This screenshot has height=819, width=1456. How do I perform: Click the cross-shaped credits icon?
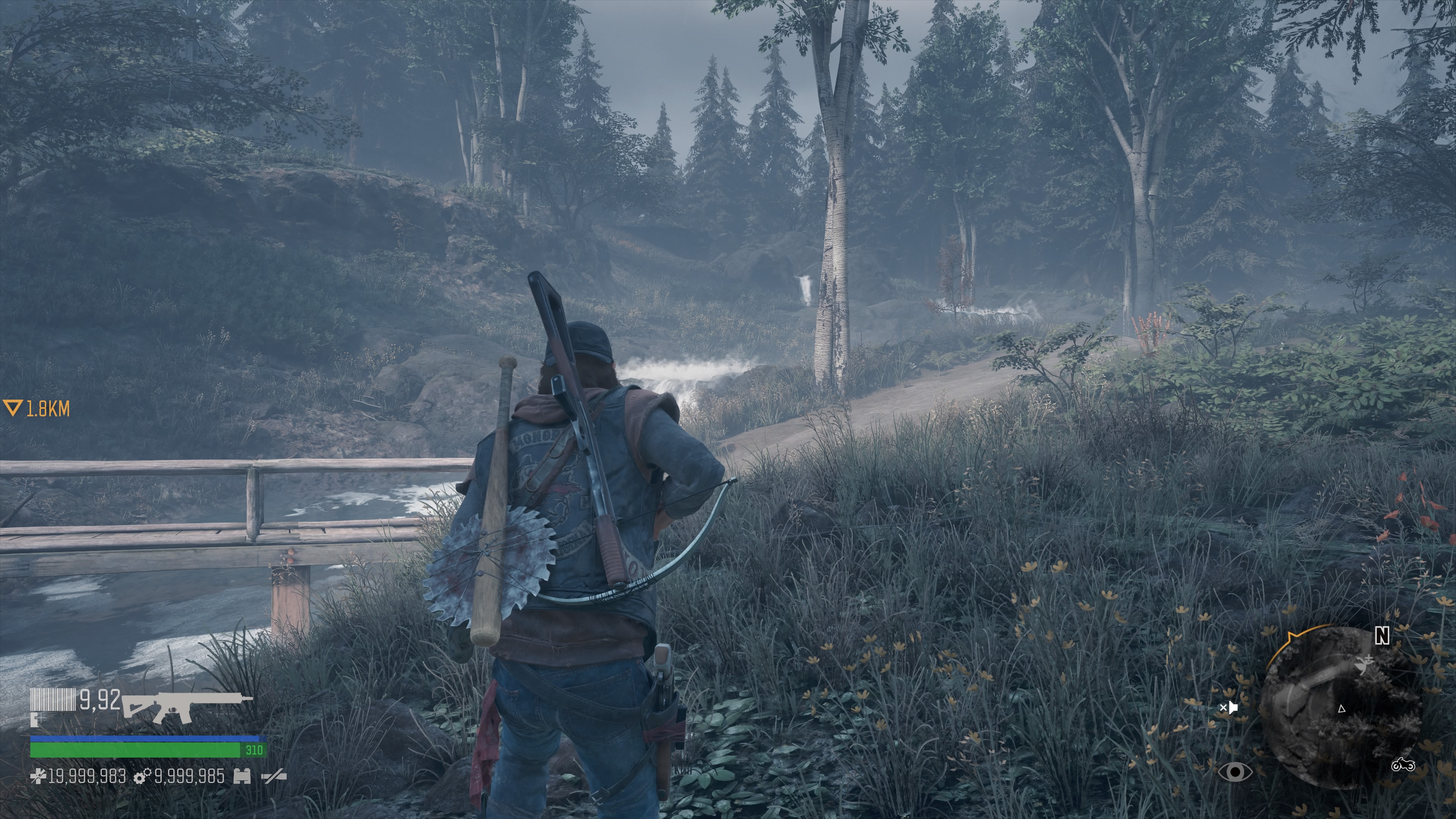(x=38, y=777)
